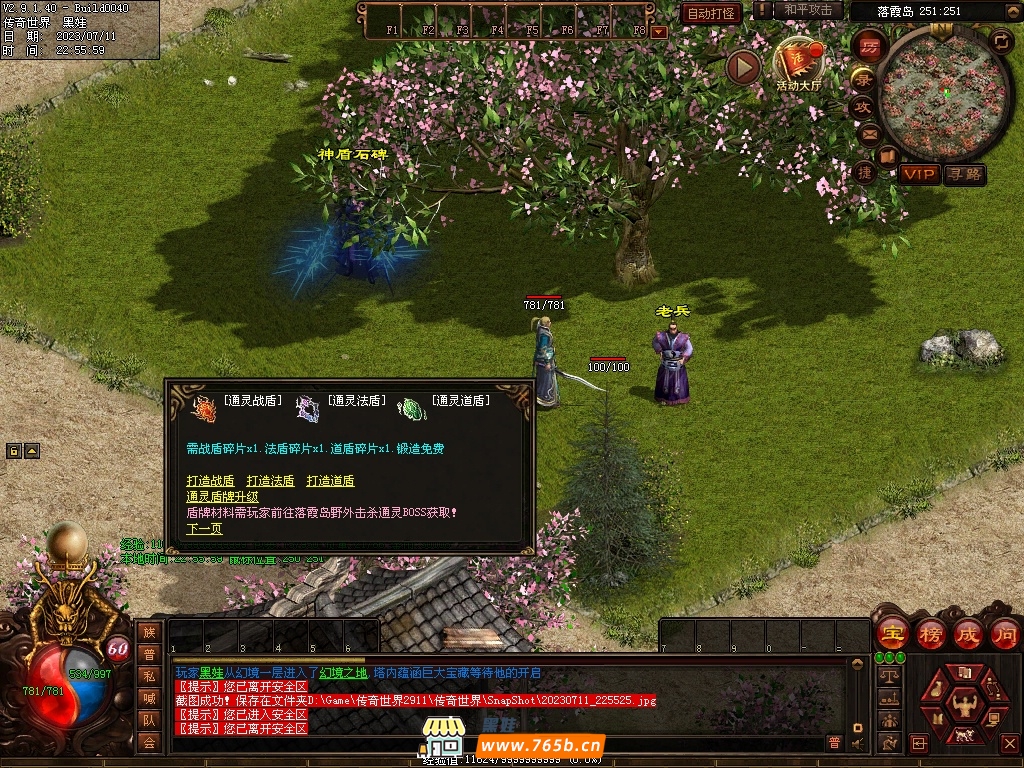
Task: Click the X button at bottom-right panel
Action: [x=1010, y=743]
